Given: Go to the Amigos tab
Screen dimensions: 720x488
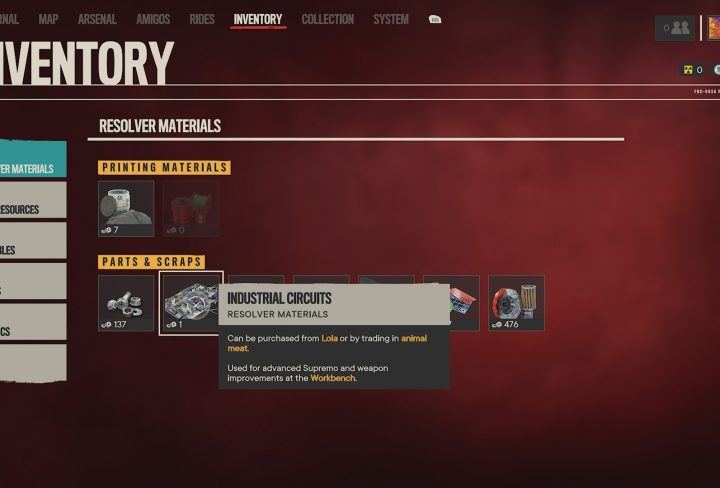Looking at the screenshot, I should tap(153, 19).
